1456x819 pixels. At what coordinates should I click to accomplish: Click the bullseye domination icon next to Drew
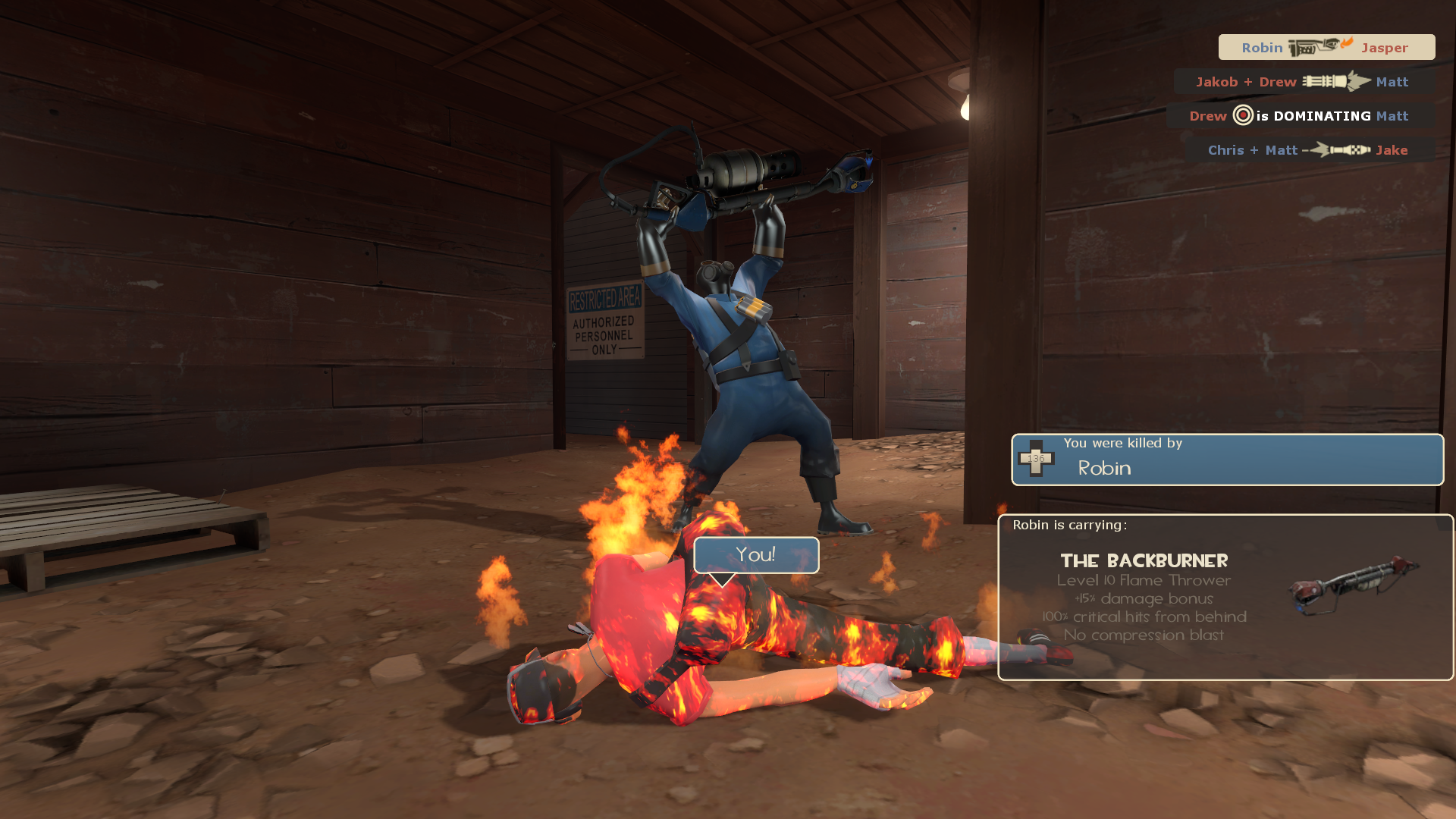(x=1241, y=115)
